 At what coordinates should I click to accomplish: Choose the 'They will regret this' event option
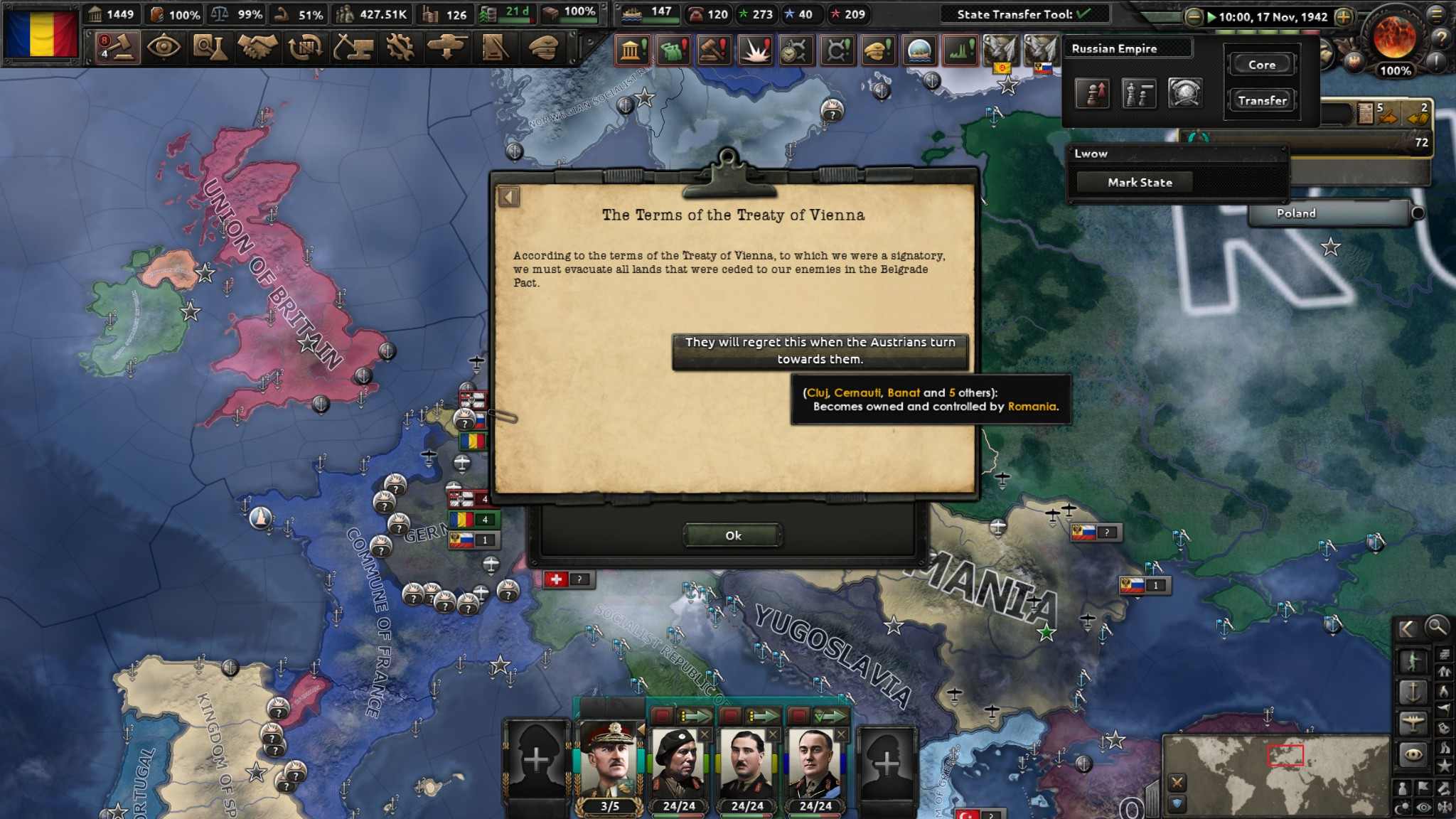pyautogui.click(x=823, y=350)
